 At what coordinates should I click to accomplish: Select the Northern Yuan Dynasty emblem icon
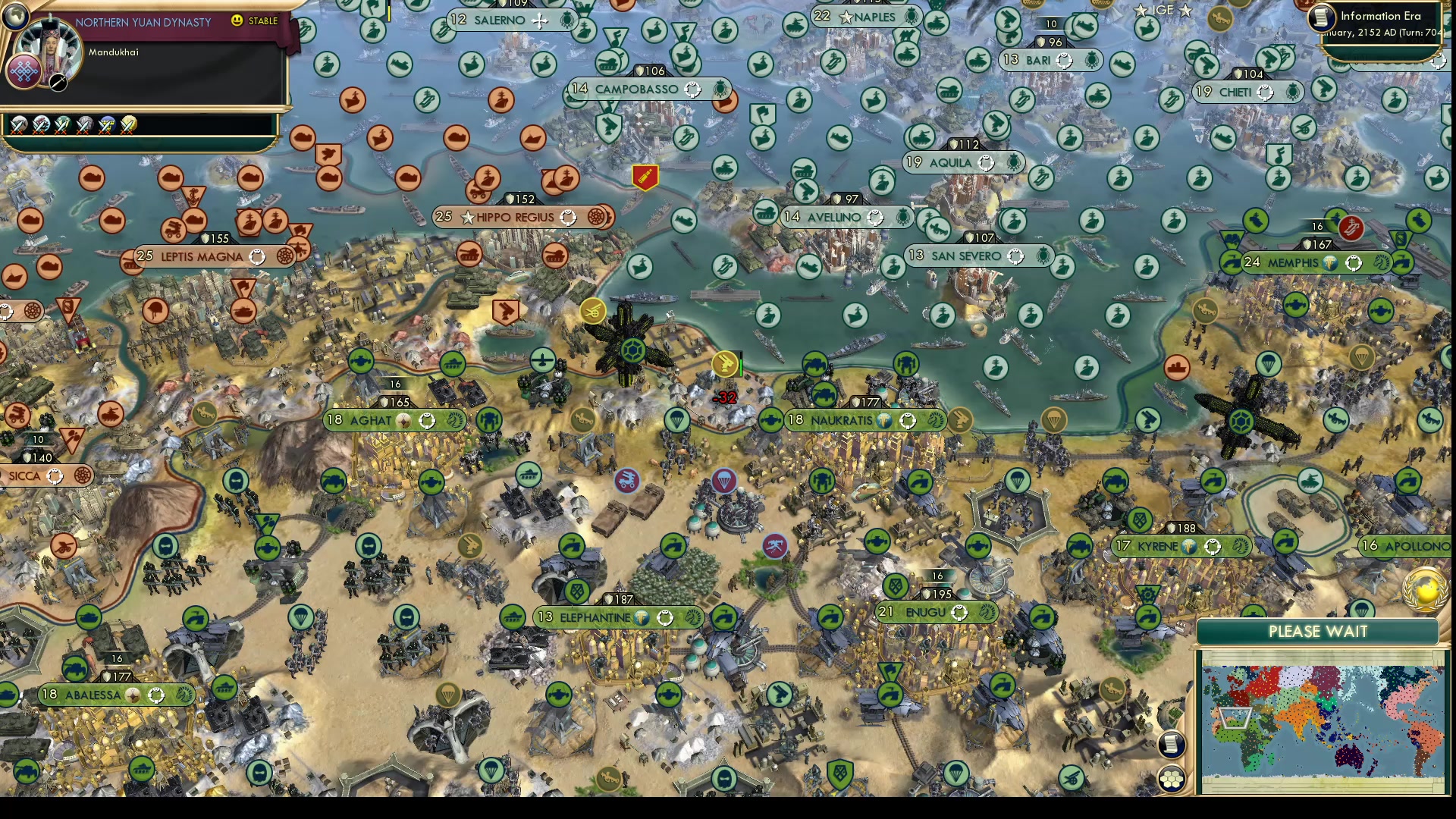[x=24, y=71]
